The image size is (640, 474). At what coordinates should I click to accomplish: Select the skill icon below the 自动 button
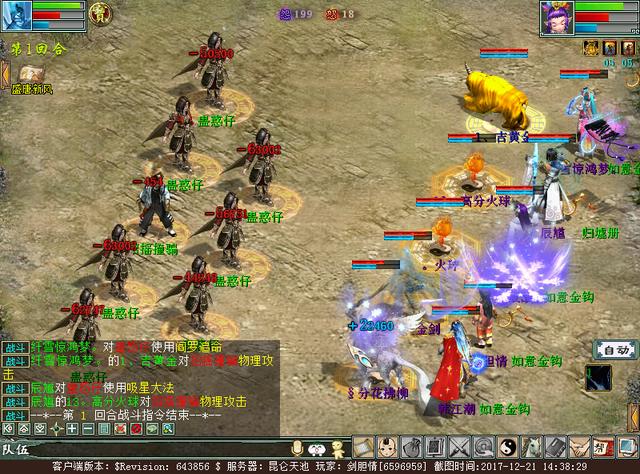599,377
